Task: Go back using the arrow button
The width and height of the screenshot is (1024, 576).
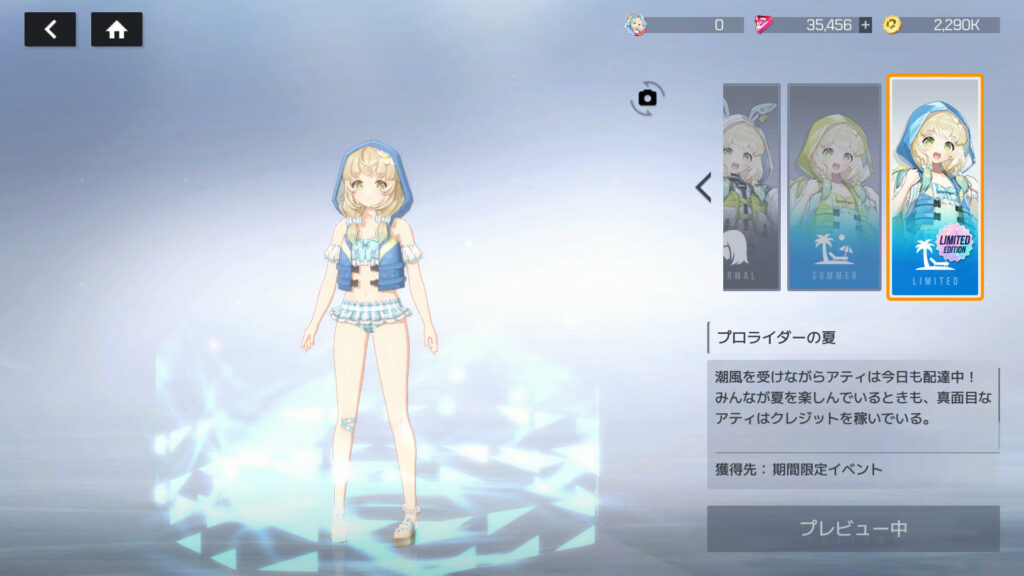Action: click(50, 30)
